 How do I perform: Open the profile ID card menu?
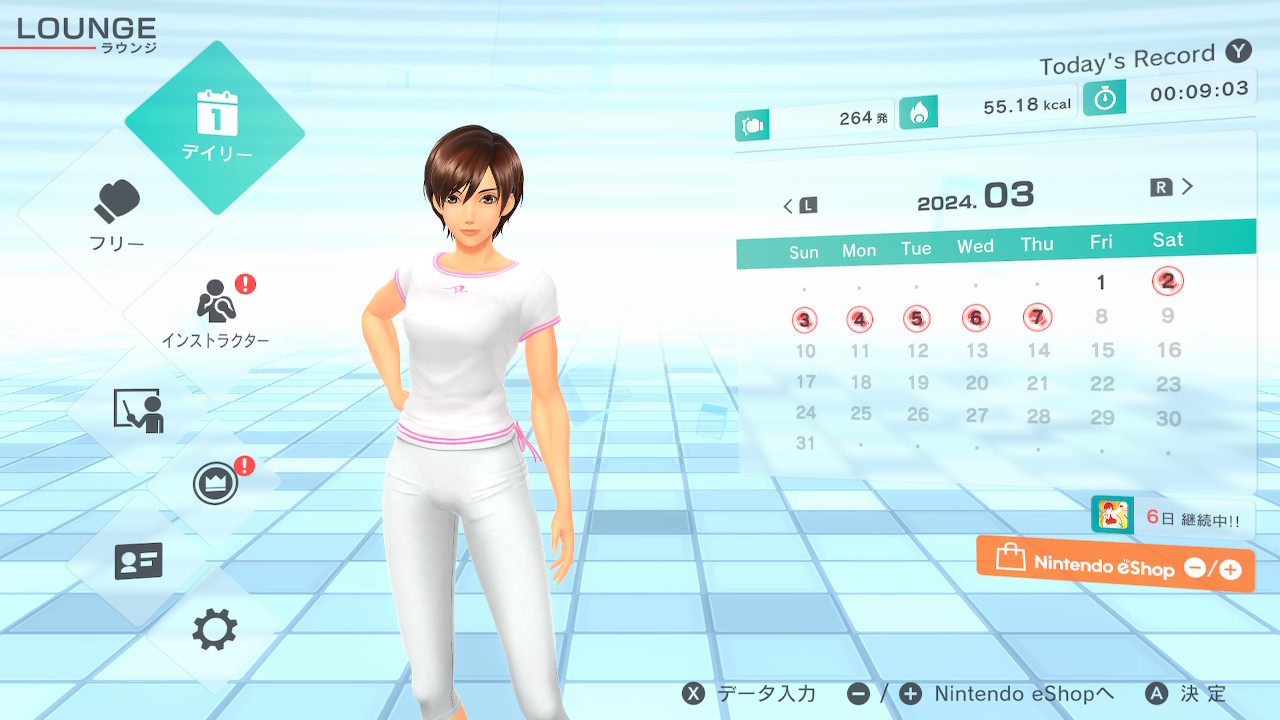138,561
